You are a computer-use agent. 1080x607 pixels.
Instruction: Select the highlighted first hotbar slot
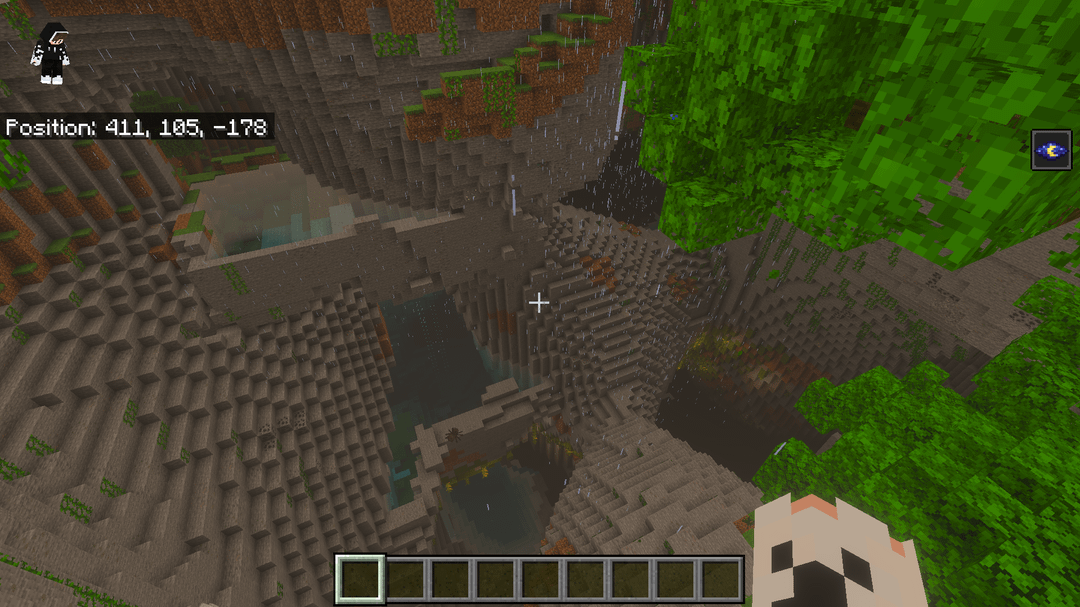360,580
